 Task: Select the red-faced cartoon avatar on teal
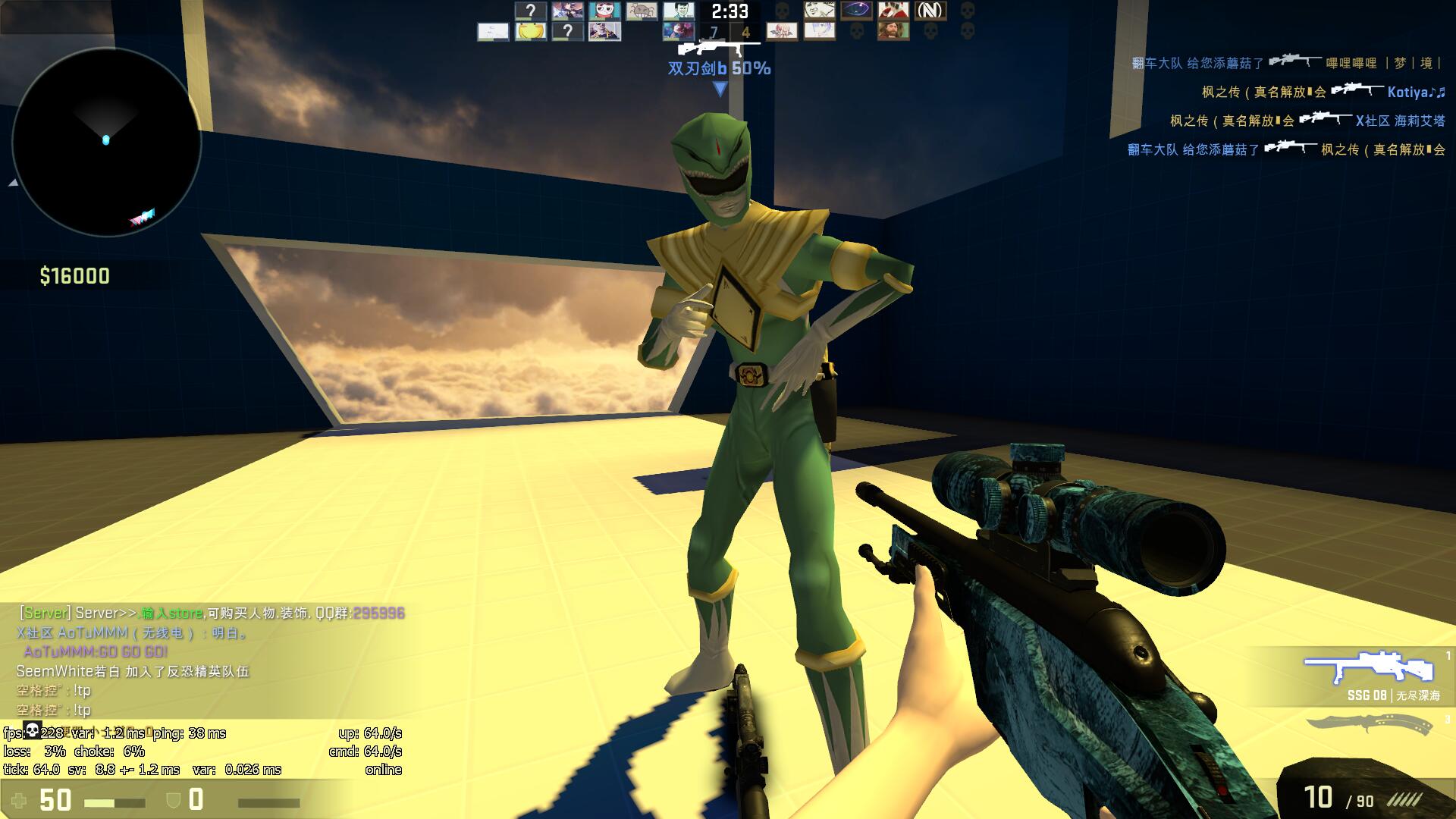pyautogui.click(x=604, y=11)
